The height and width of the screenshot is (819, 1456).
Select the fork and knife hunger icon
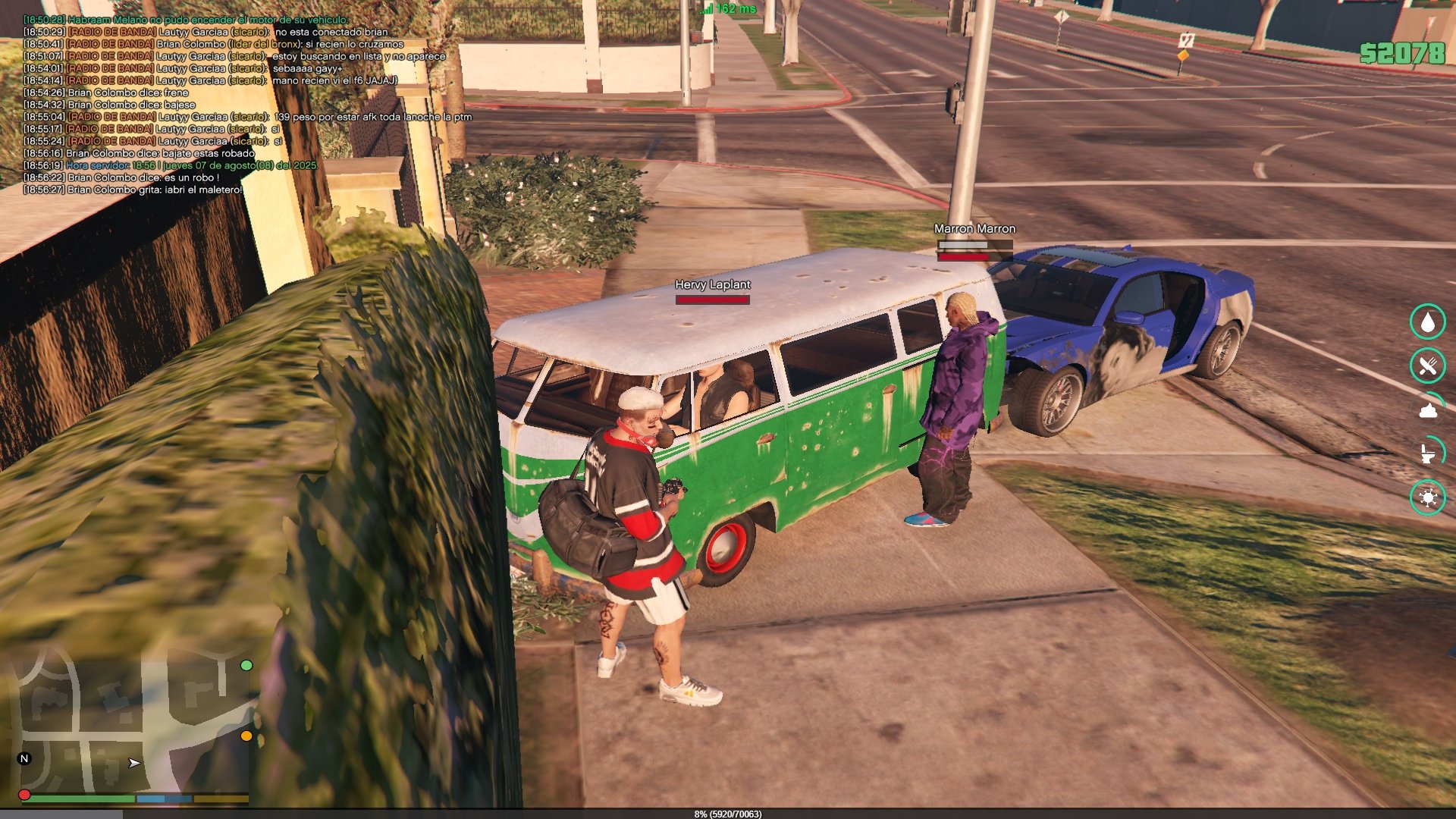(1428, 366)
